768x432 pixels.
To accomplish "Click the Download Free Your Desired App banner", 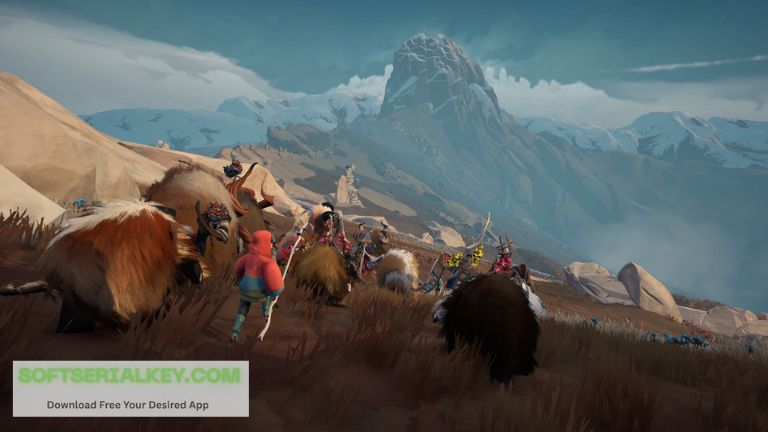I will (130, 404).
